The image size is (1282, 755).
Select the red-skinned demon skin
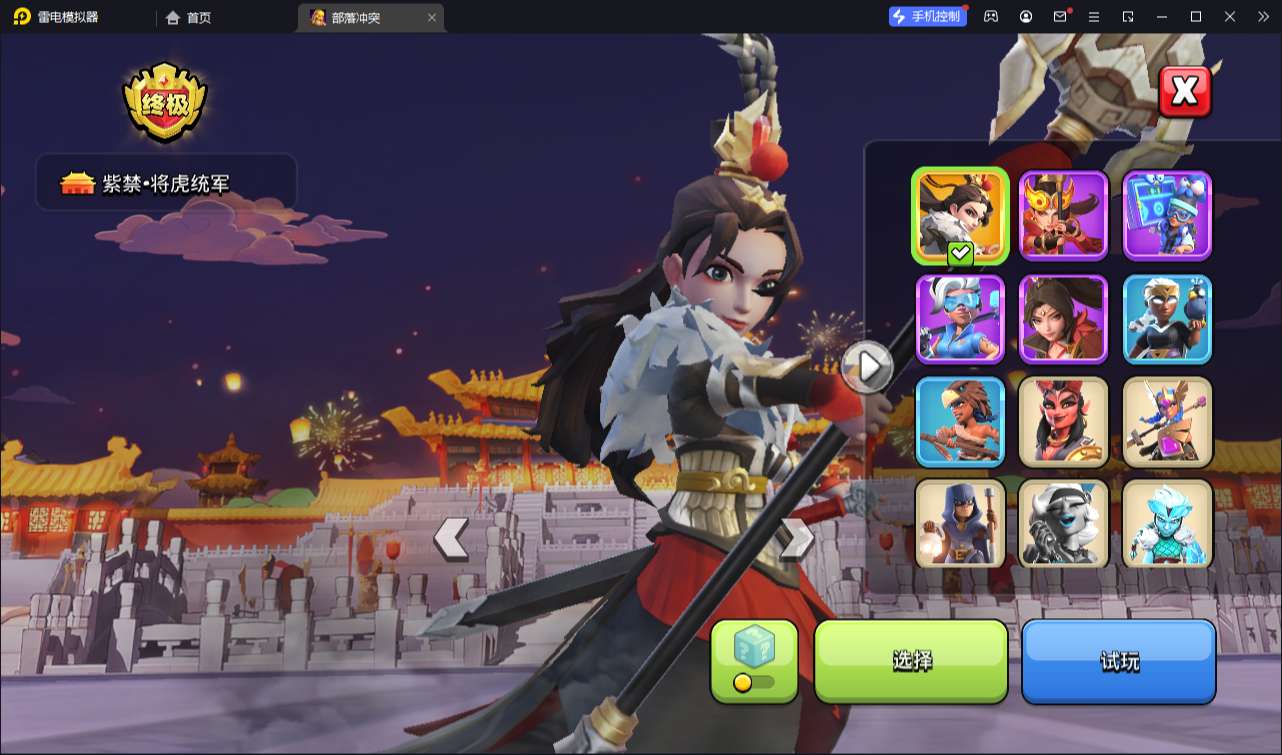tap(1063, 422)
